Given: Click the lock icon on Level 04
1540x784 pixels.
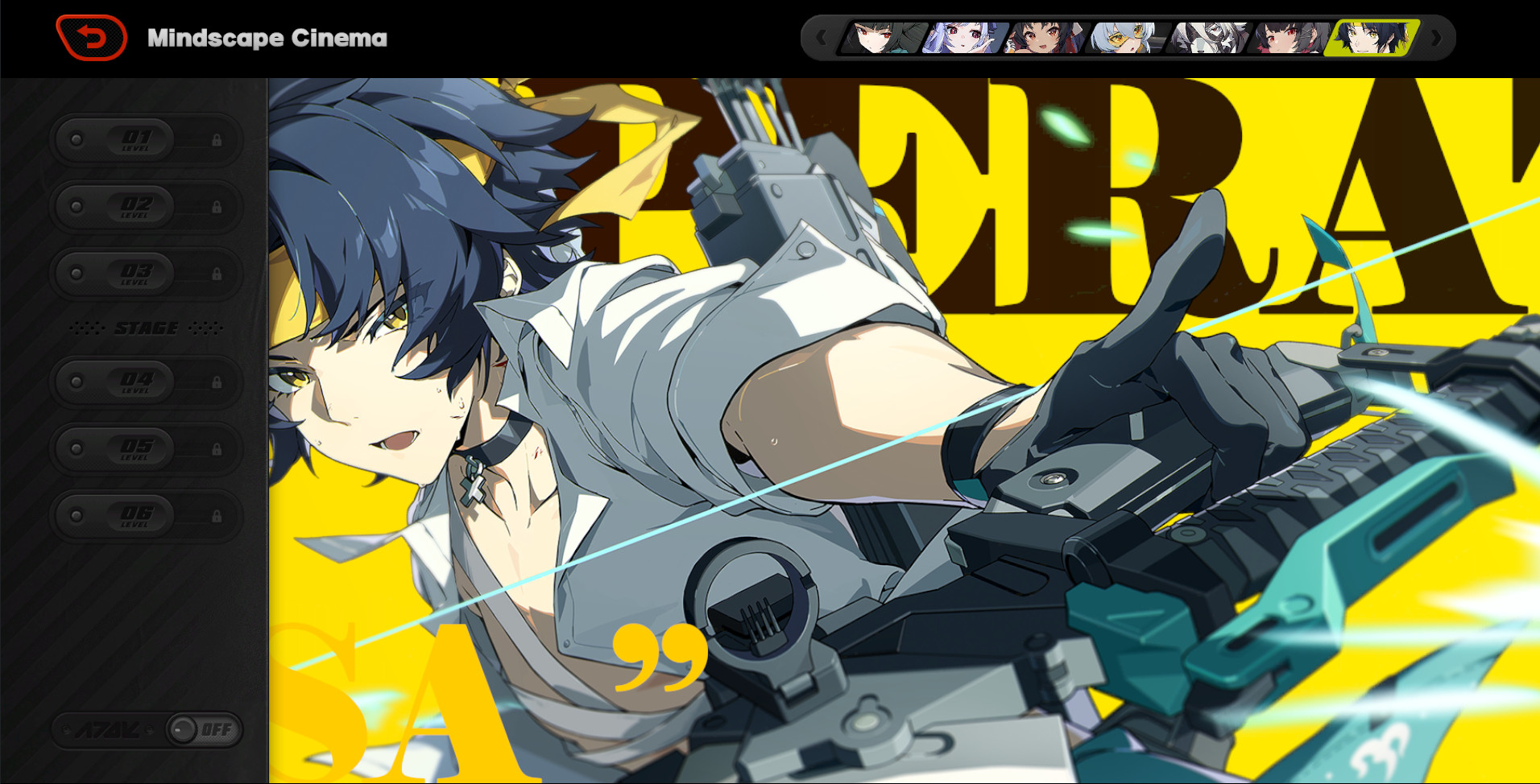Looking at the screenshot, I should (x=219, y=382).
